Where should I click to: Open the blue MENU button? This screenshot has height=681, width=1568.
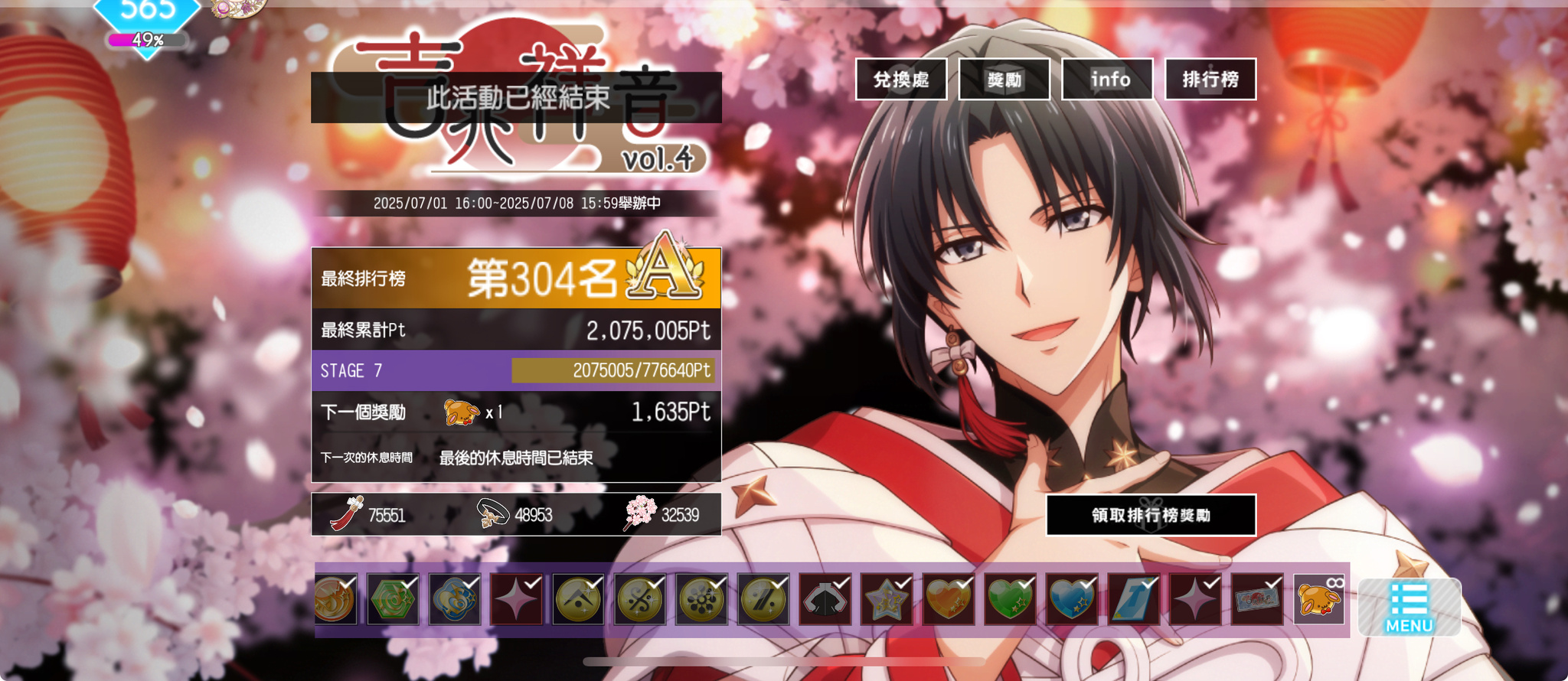[1409, 608]
